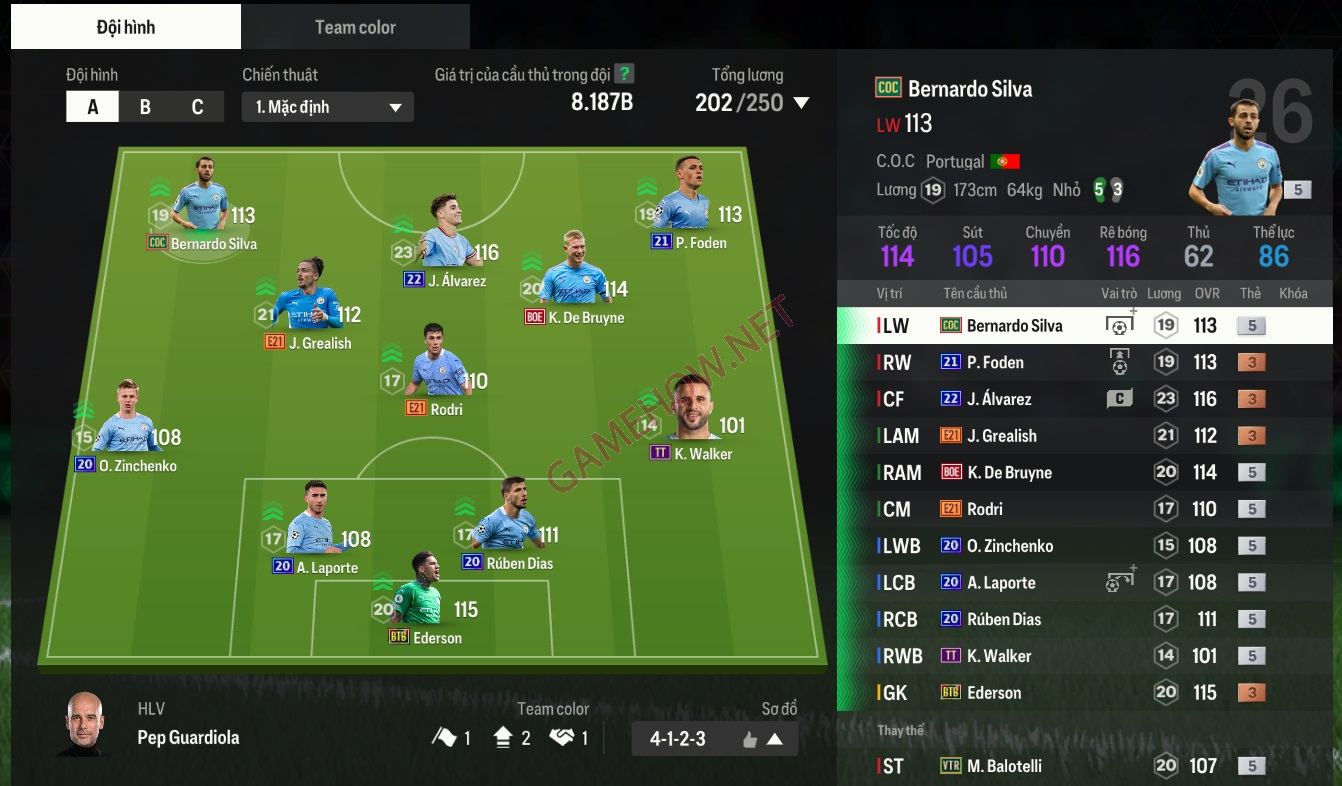1342x786 pixels.
Task: Click the green left-foot rating icon for Bernardo Silva
Action: click(1100, 190)
